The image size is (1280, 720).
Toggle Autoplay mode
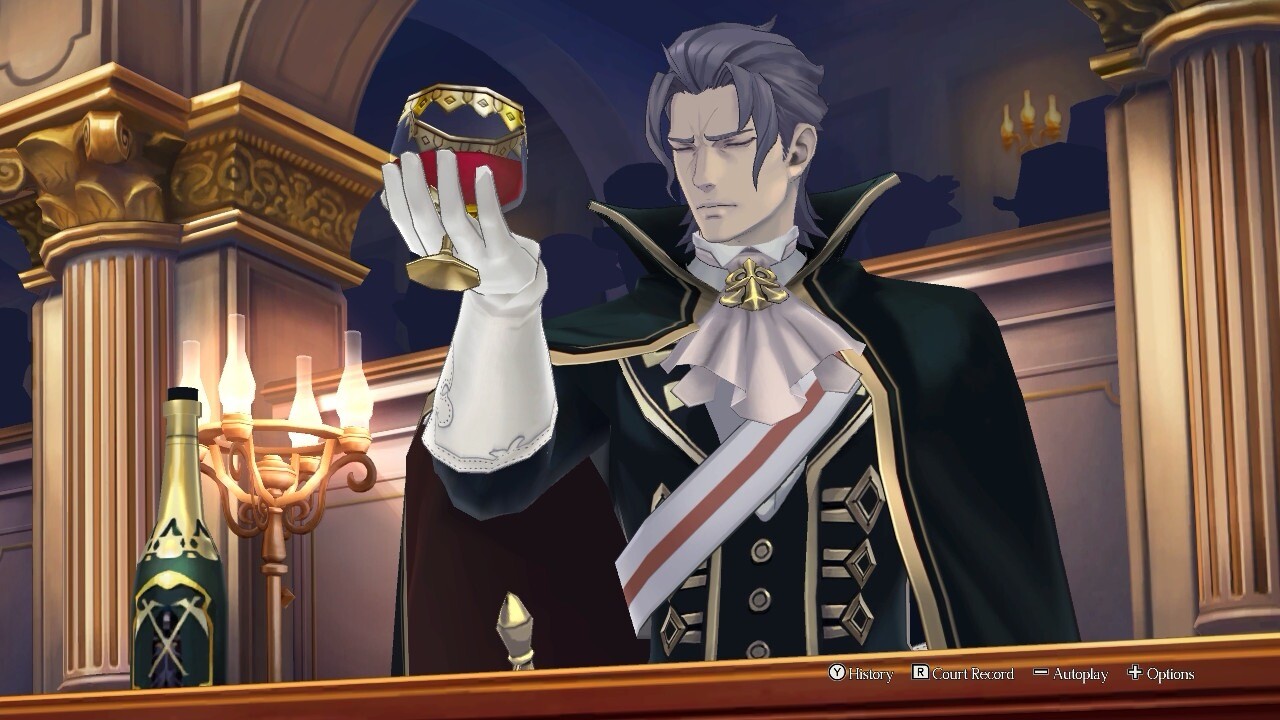pyautogui.click(x=1070, y=674)
